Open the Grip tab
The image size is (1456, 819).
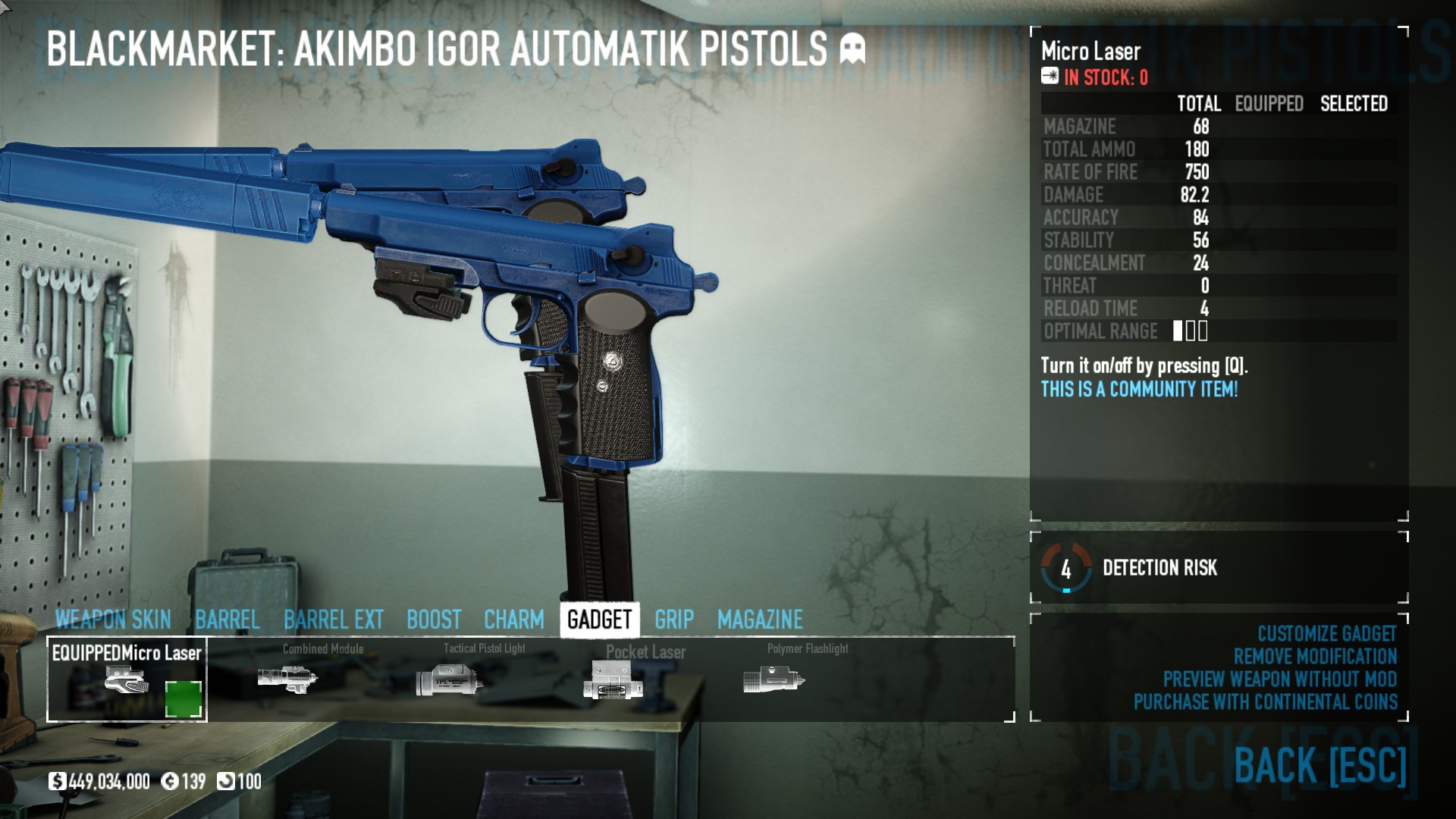(674, 620)
